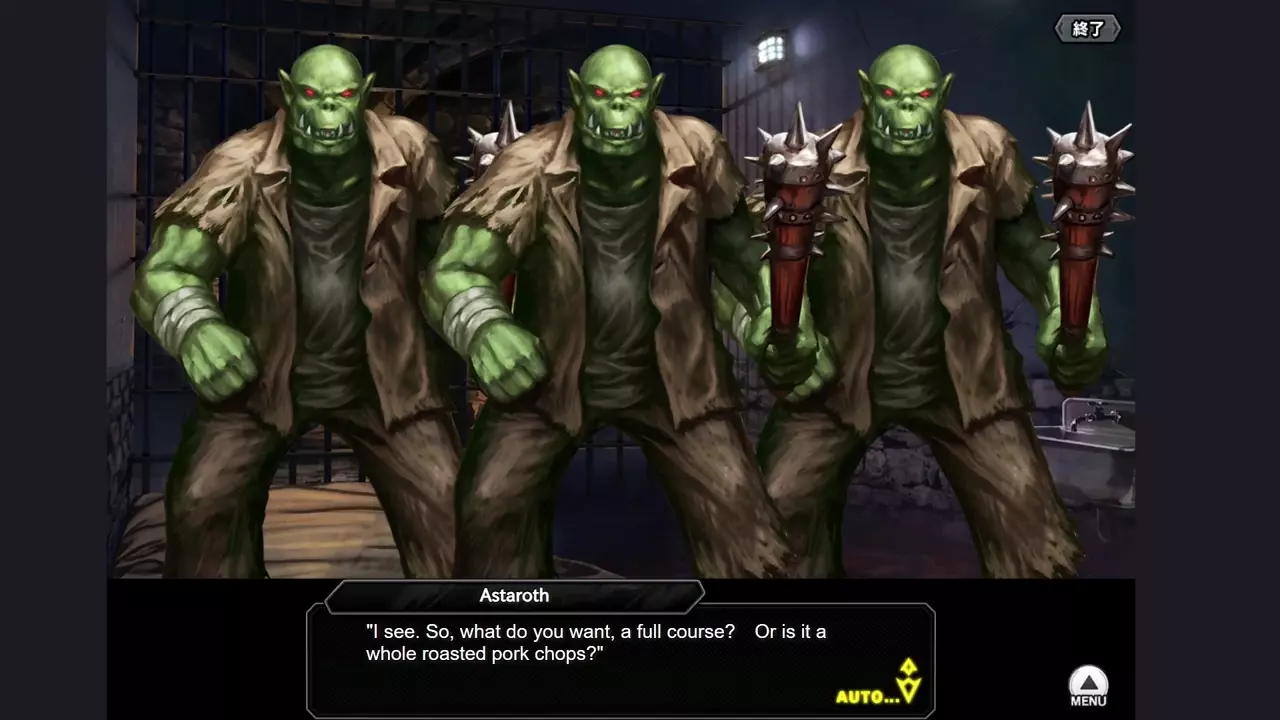Click the 終了 end button
The image size is (1280, 720).
coord(1088,29)
